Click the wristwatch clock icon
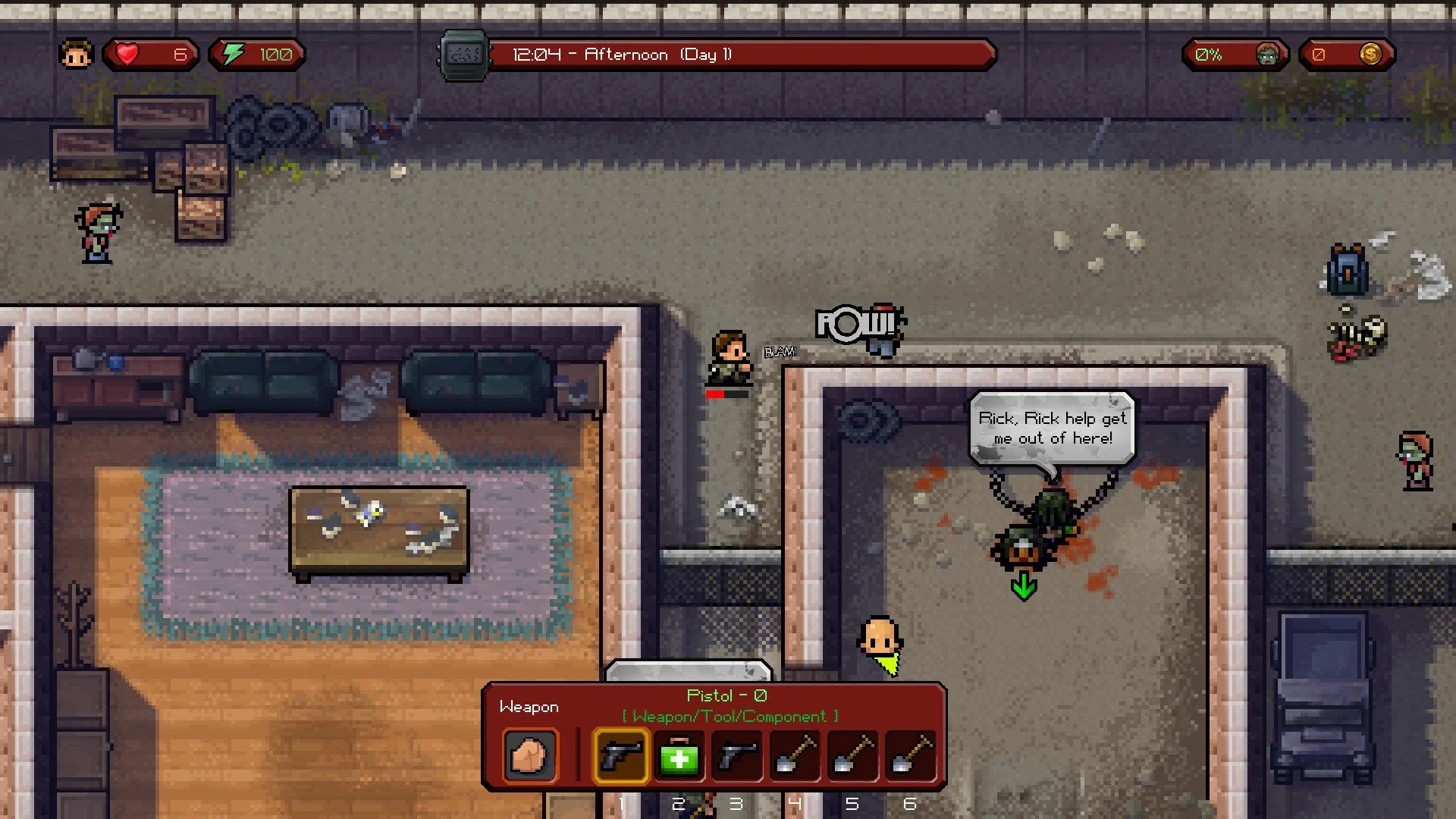This screenshot has height=819, width=1456. click(x=462, y=53)
